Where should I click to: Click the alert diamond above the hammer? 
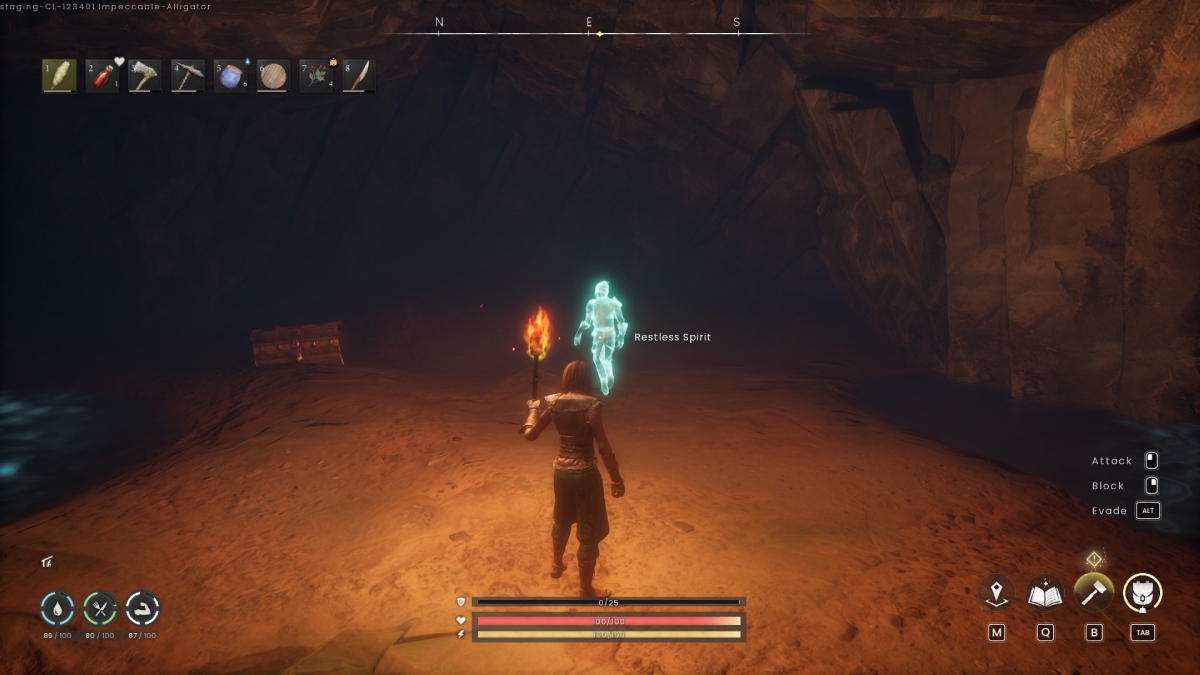click(x=1094, y=559)
